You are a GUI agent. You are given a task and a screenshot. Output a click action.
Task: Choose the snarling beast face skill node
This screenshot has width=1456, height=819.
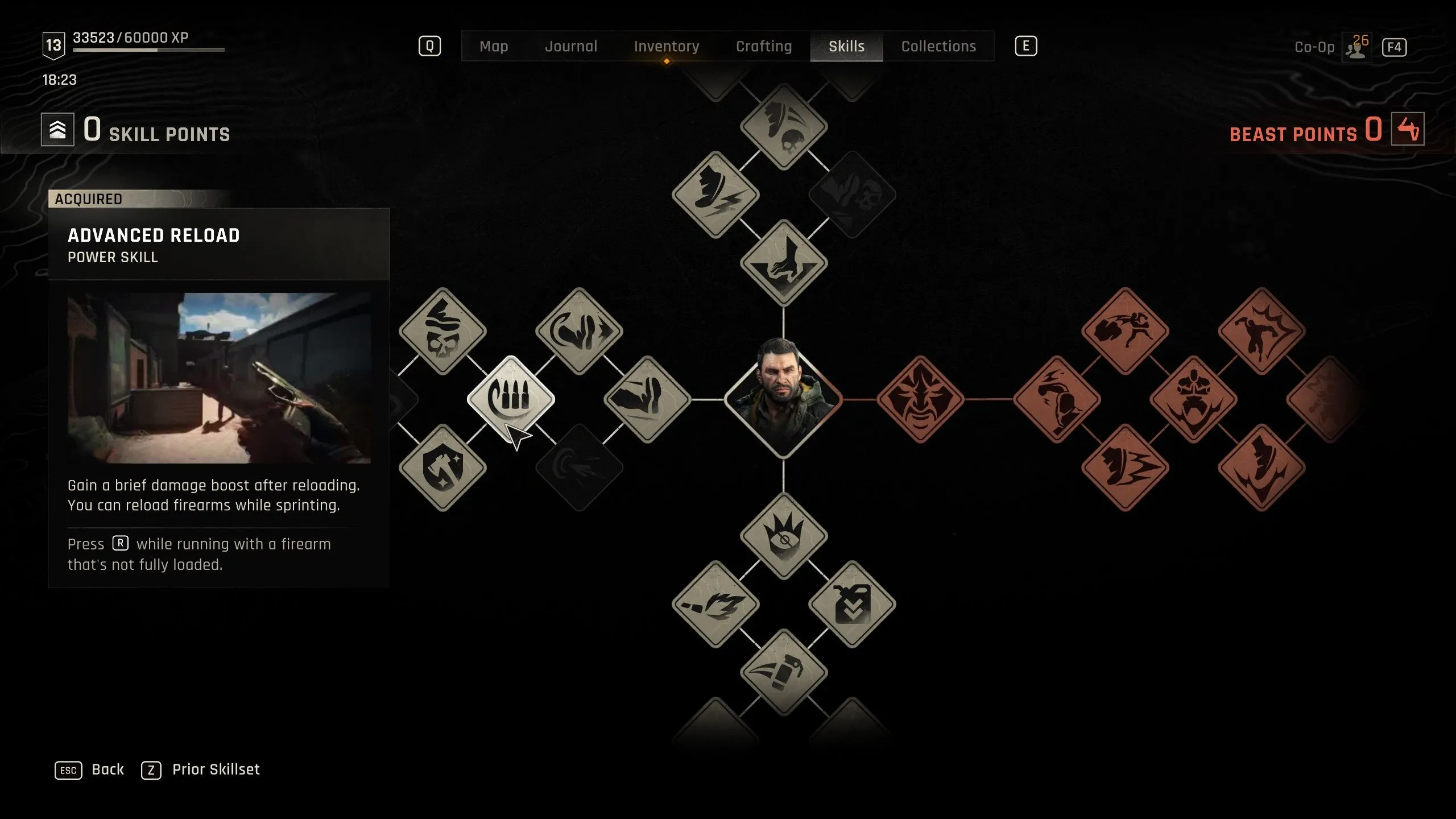[920, 399]
